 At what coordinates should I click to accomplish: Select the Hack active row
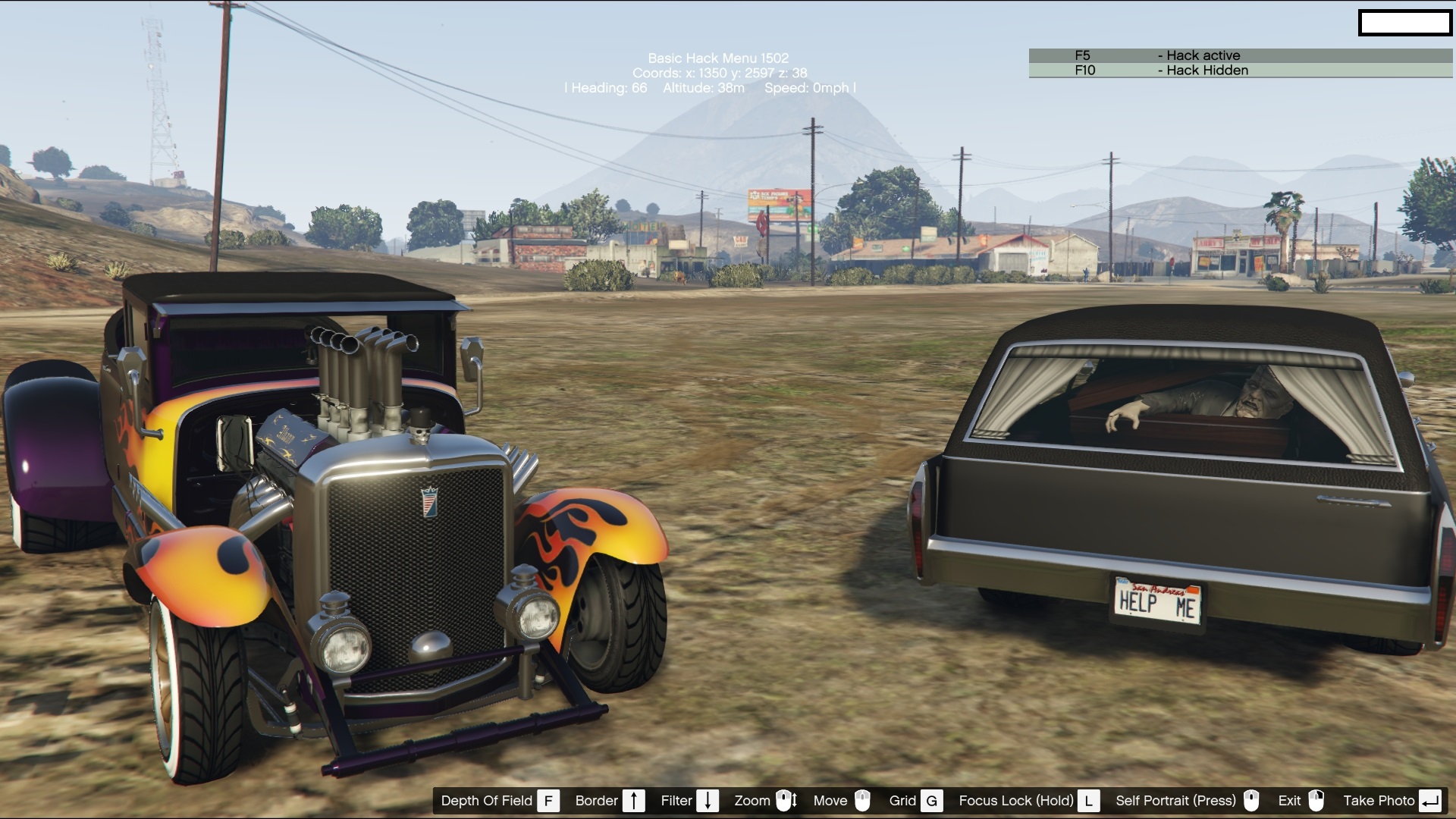tap(1240, 55)
